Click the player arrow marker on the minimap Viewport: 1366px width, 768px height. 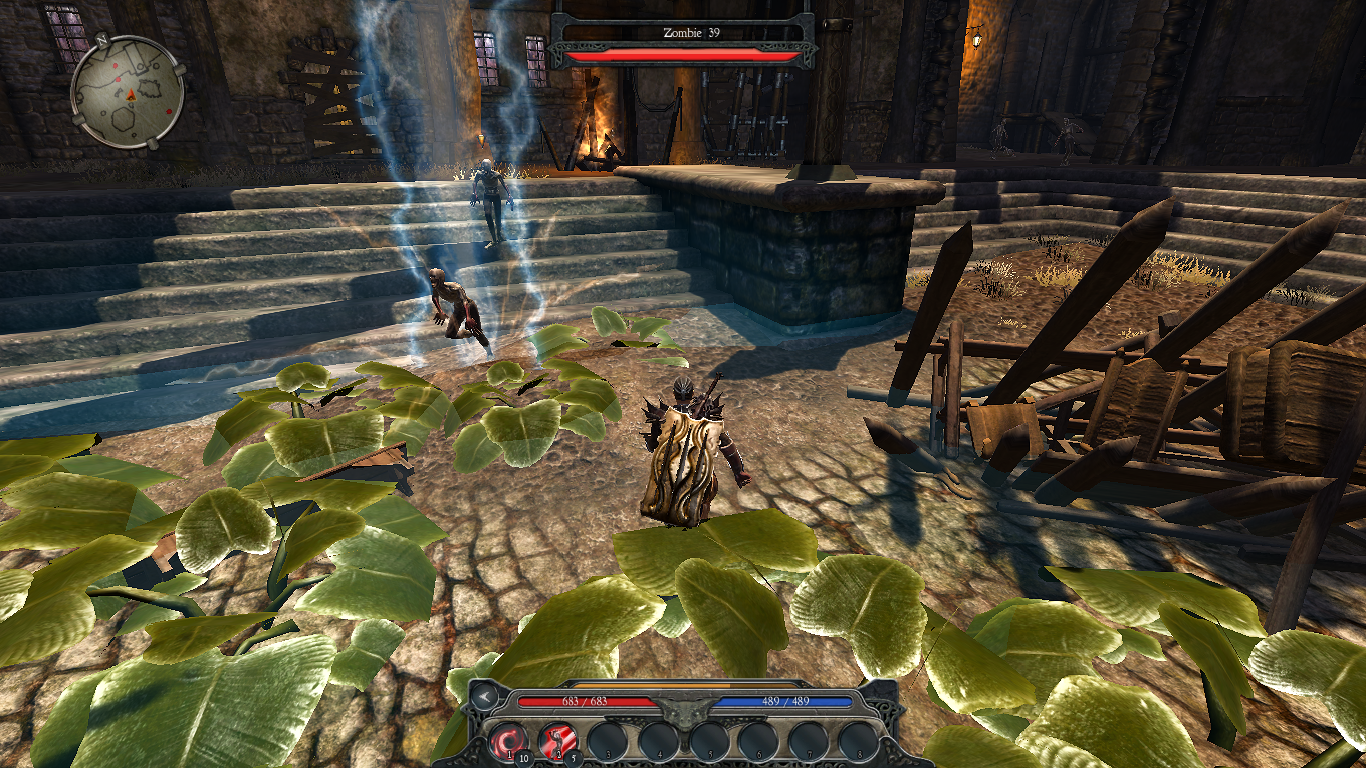tap(131, 95)
